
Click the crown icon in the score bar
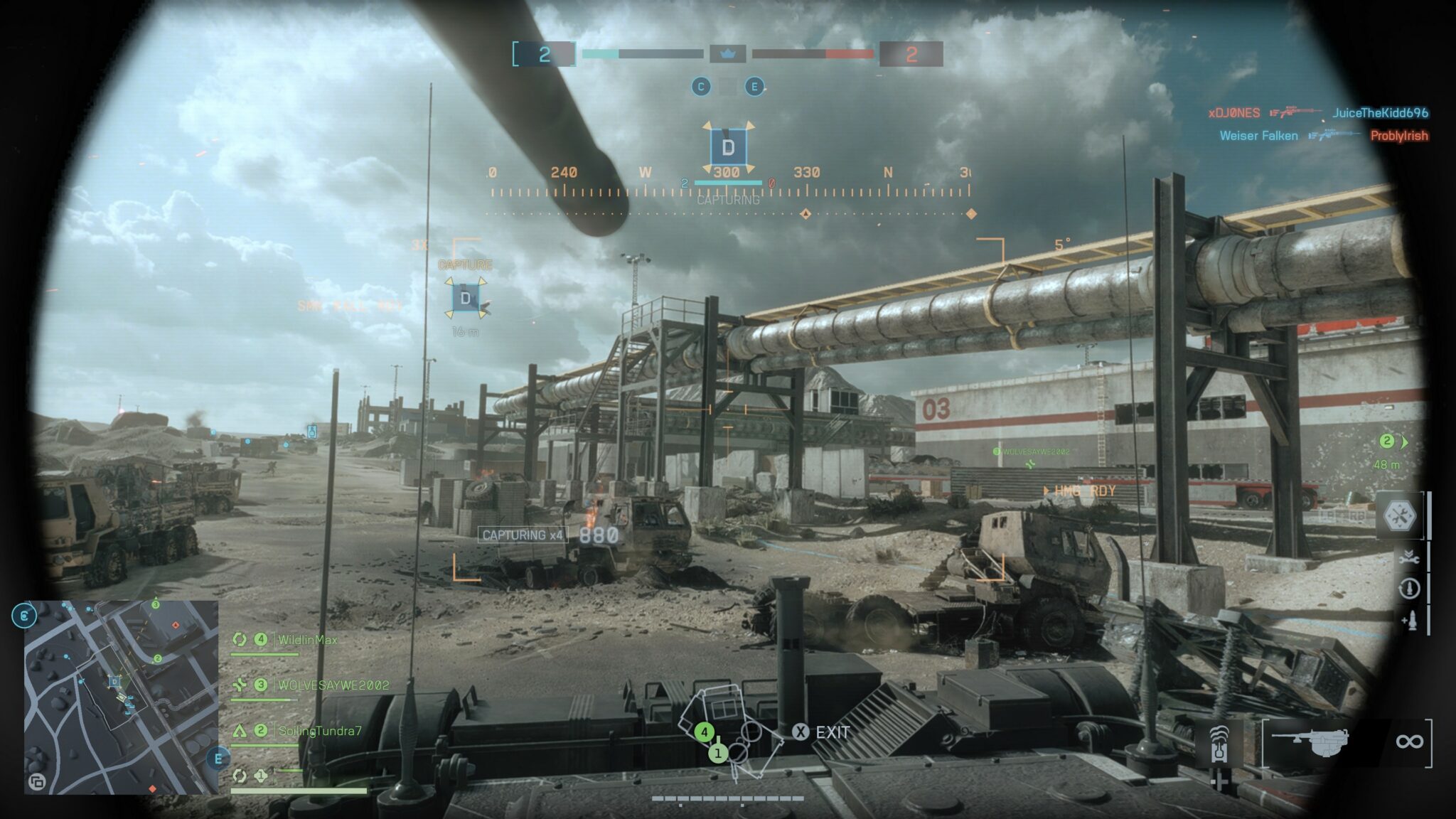pos(727,53)
